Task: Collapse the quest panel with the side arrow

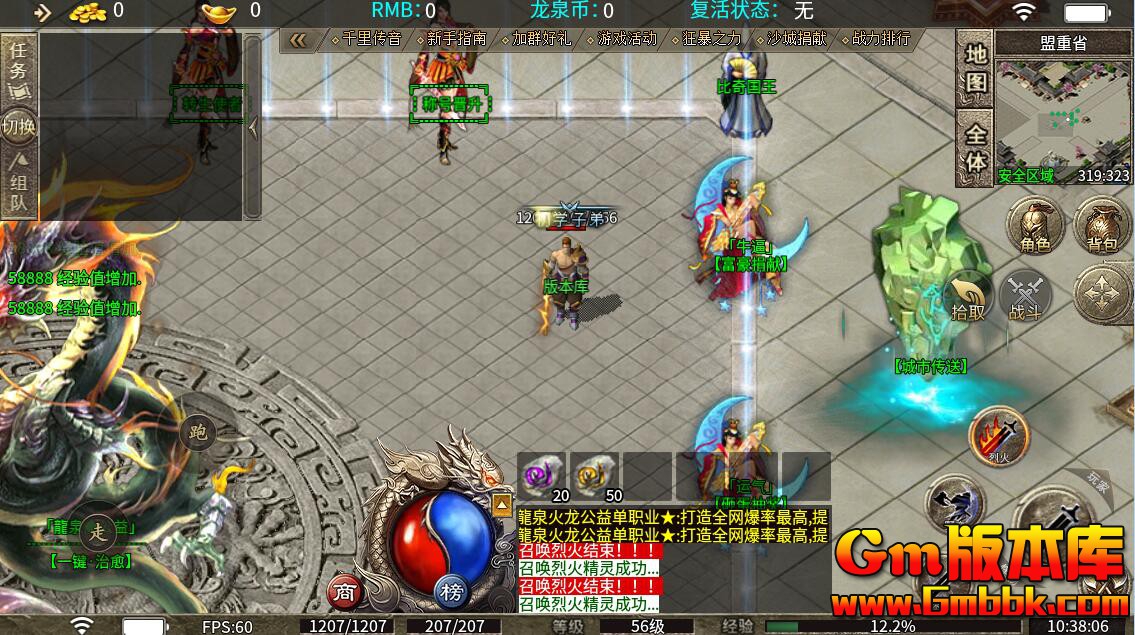Action: pos(253,126)
